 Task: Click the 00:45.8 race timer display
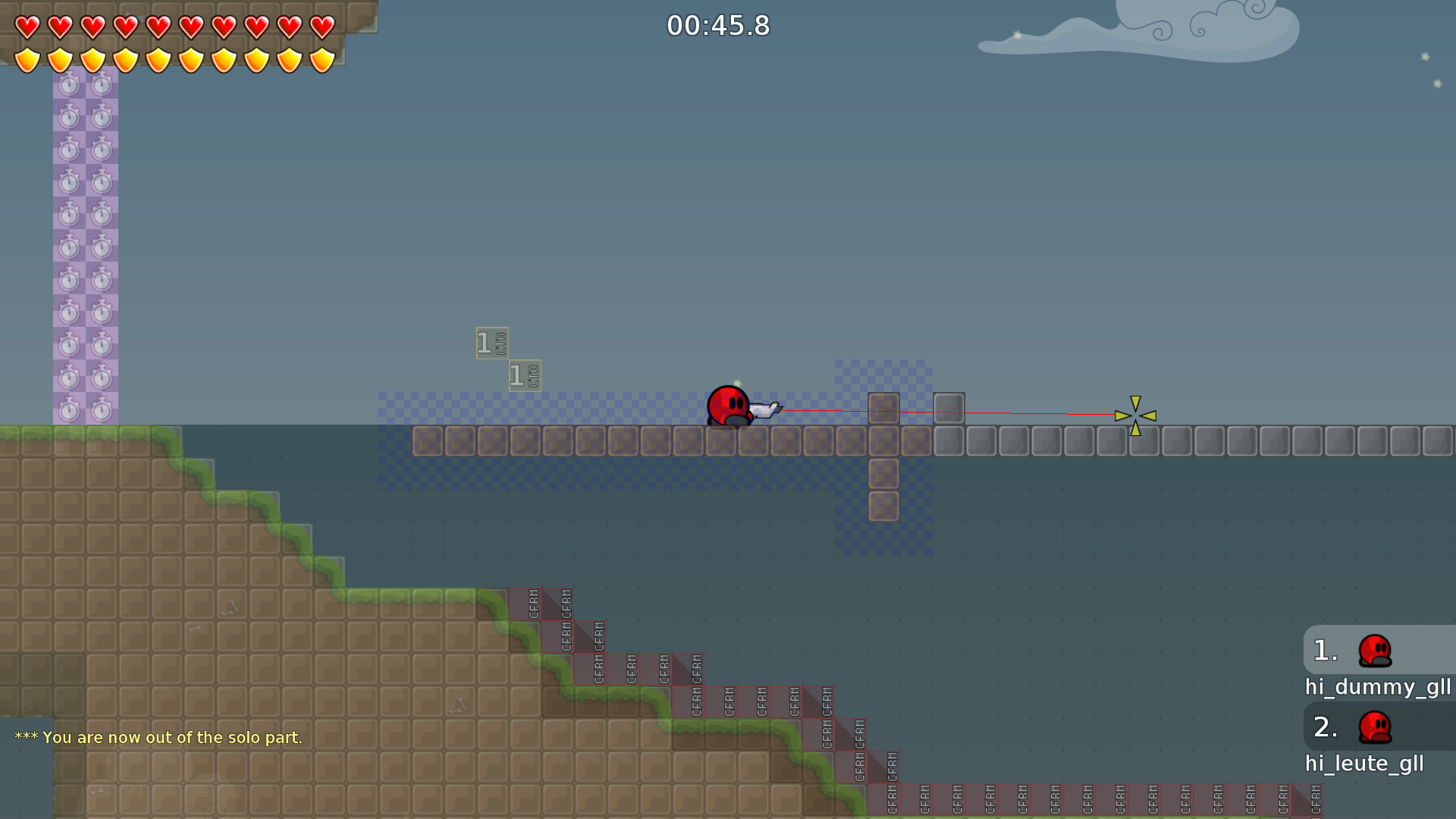coord(717,25)
